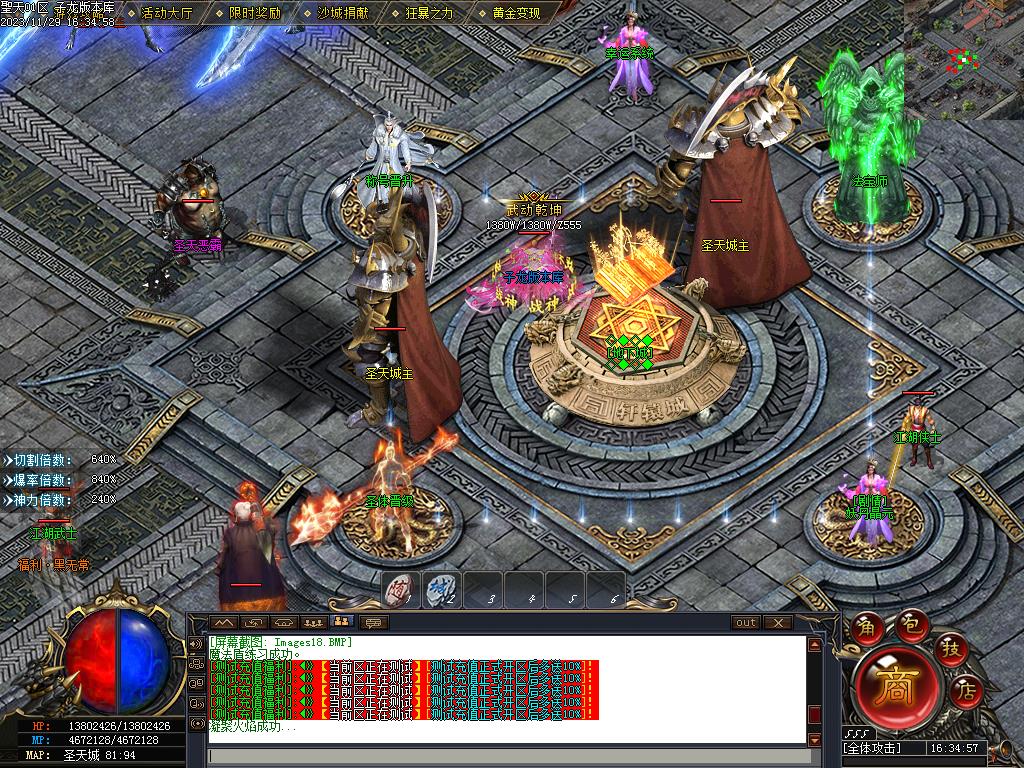The height and width of the screenshot is (768, 1024).
Task: Select the 沙城捐献 donation menu entry
Action: tap(342, 13)
